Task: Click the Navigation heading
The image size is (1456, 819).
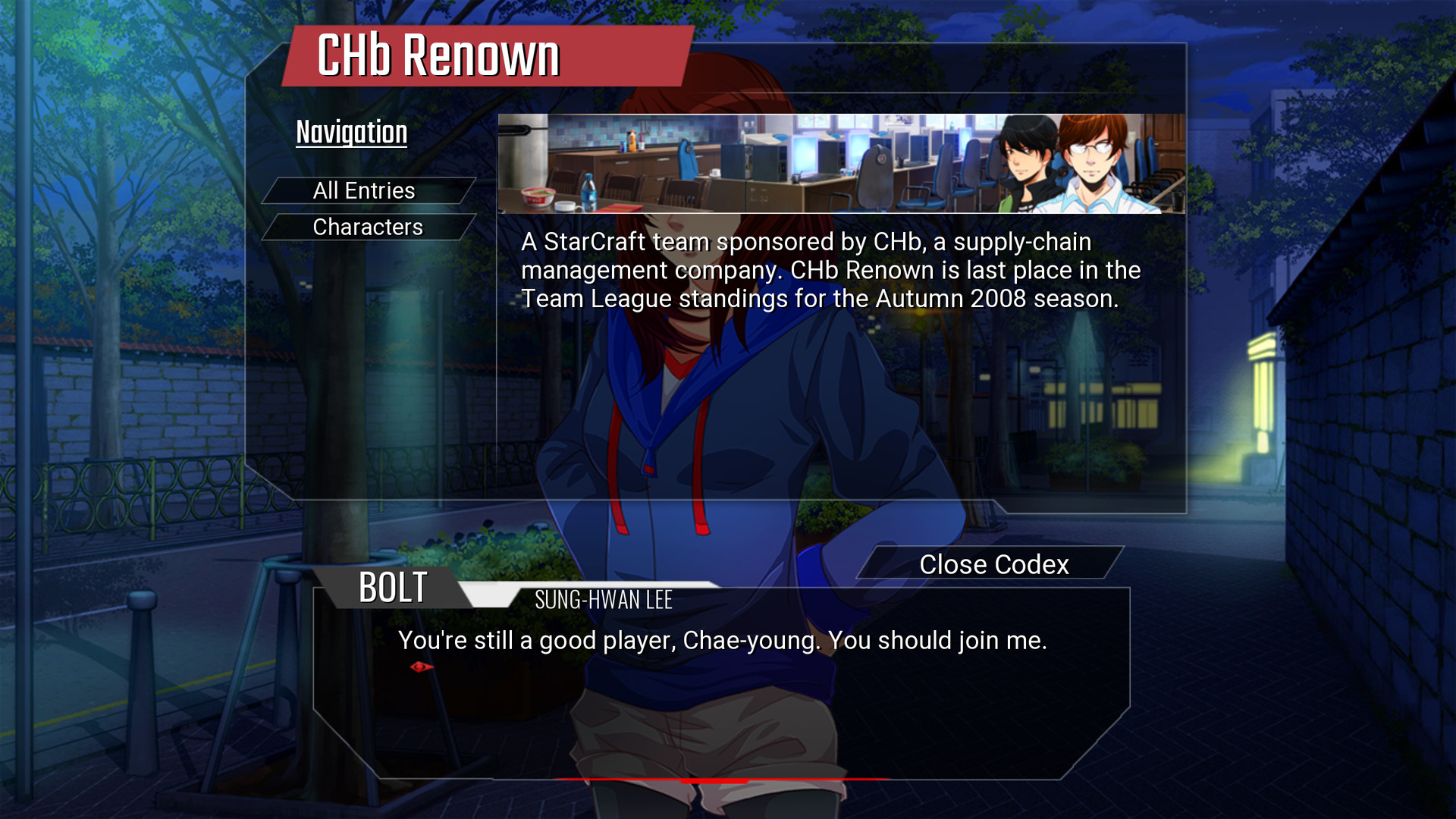Action: [x=351, y=131]
